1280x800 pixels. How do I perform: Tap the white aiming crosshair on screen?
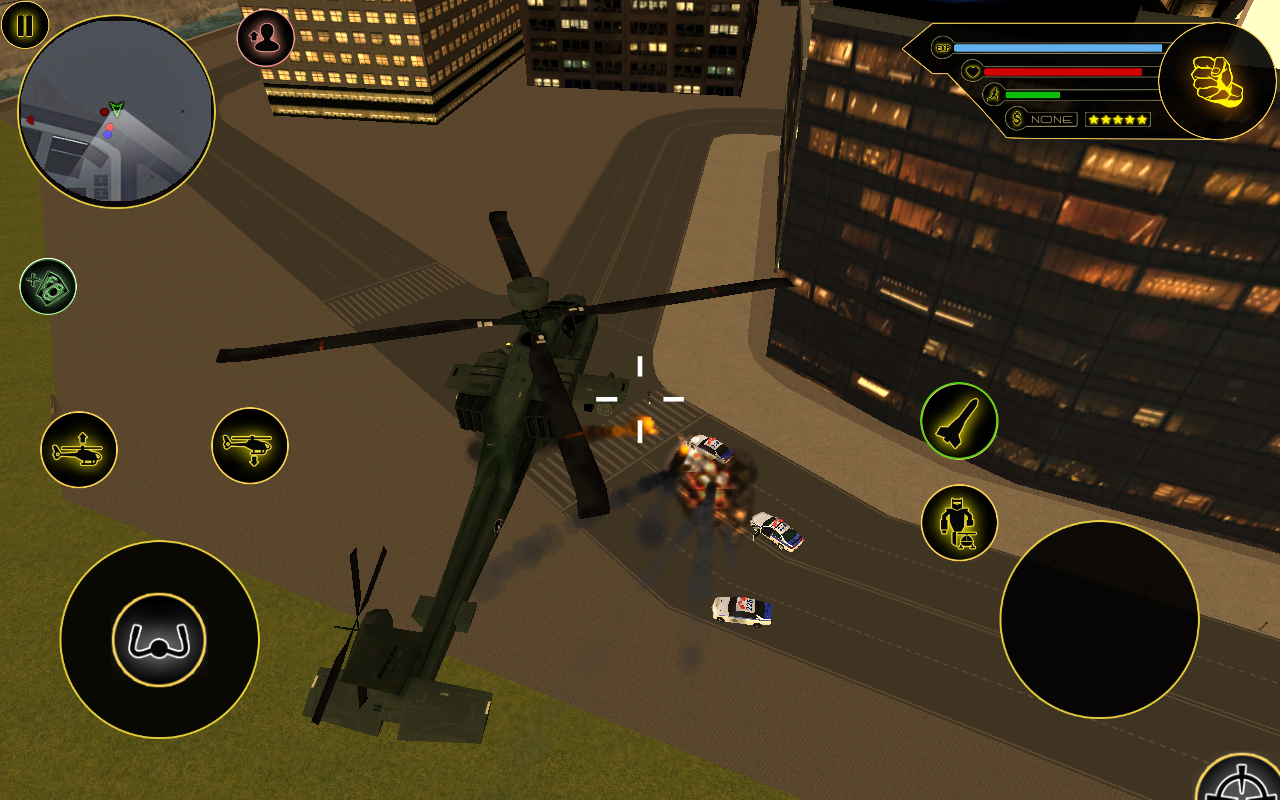[637, 400]
